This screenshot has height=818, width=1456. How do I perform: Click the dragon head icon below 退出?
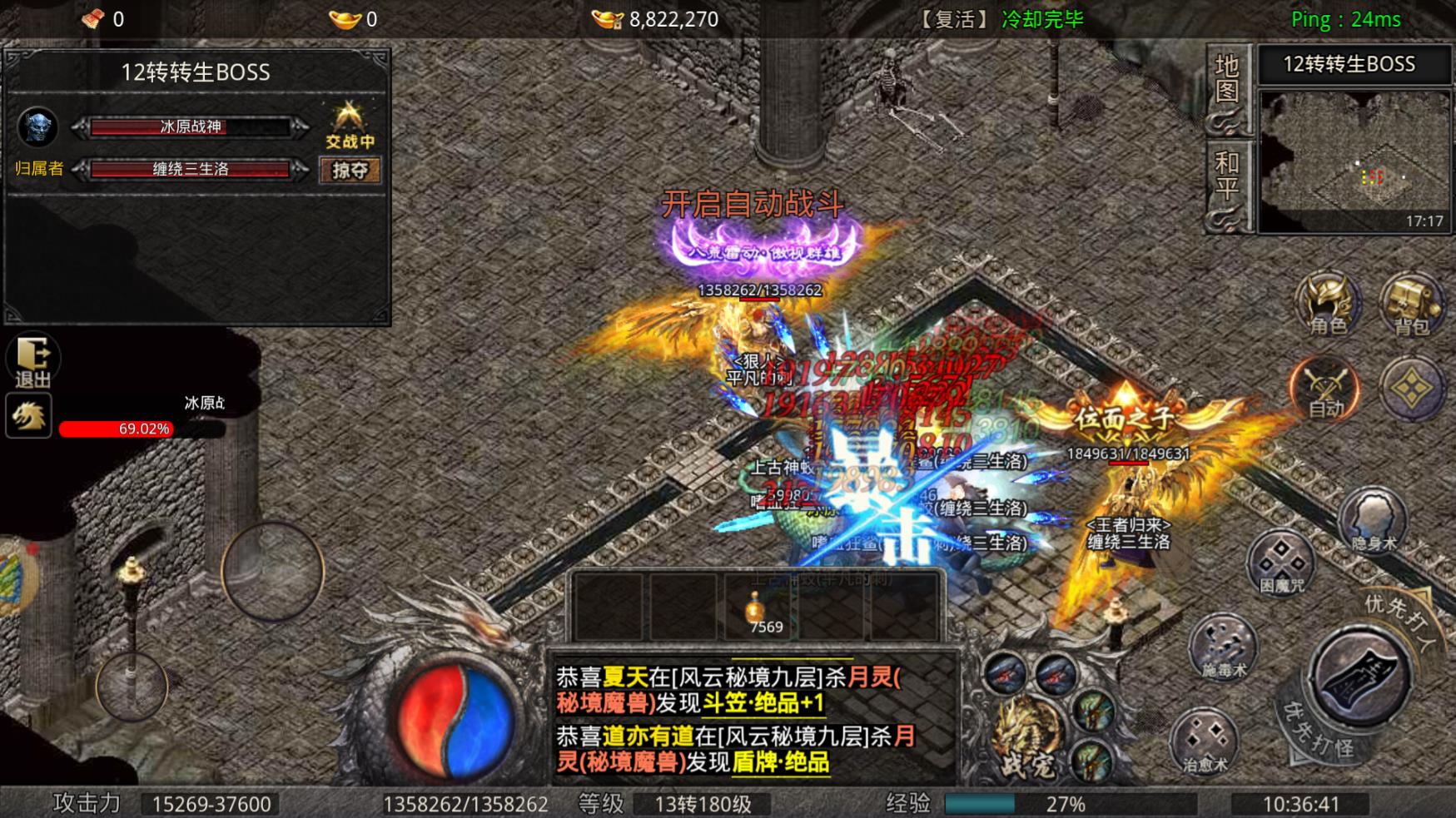click(x=29, y=415)
